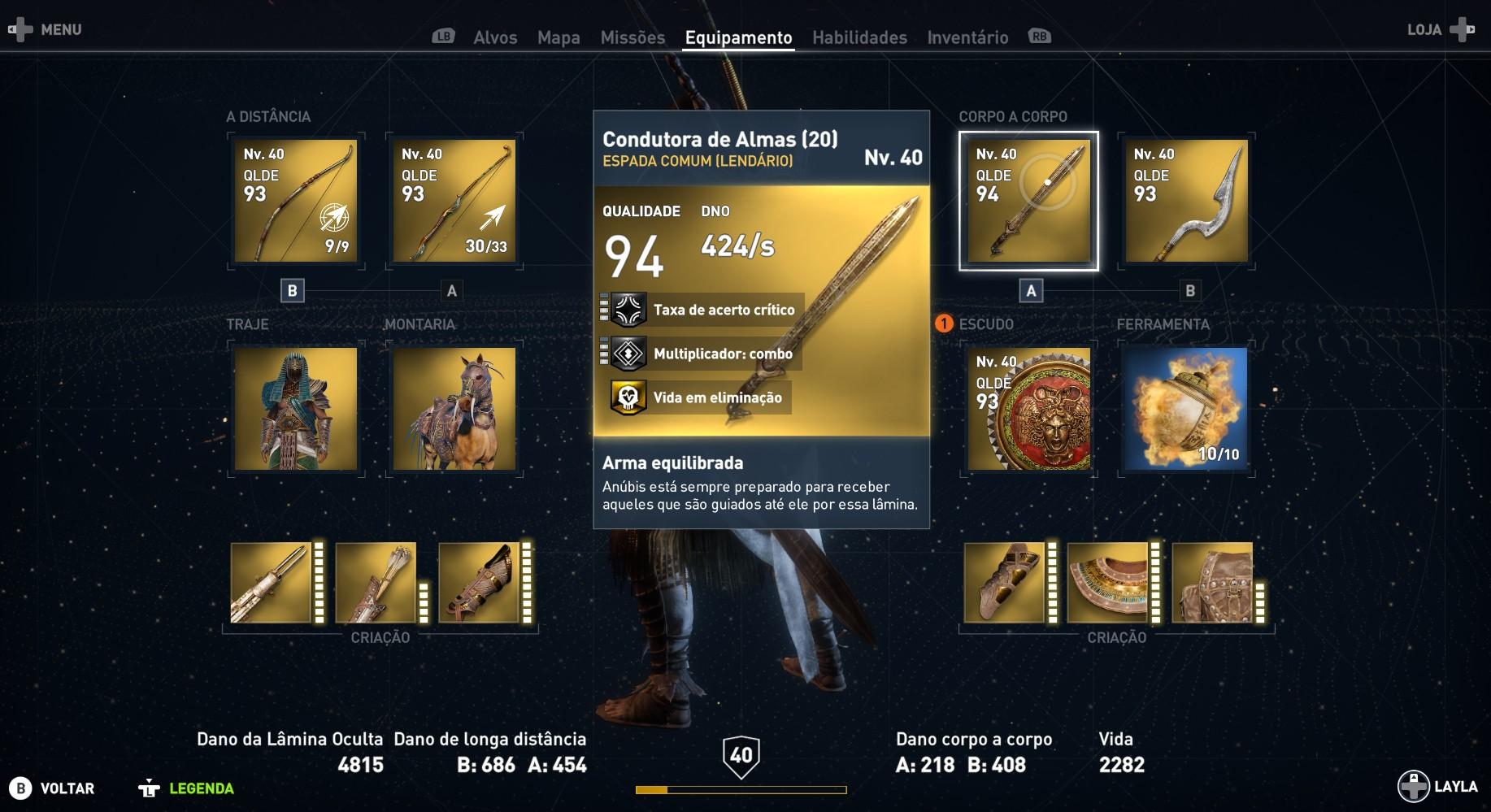Open the TRAJE outfit slot
This screenshot has height=812, width=1491.
point(297,409)
